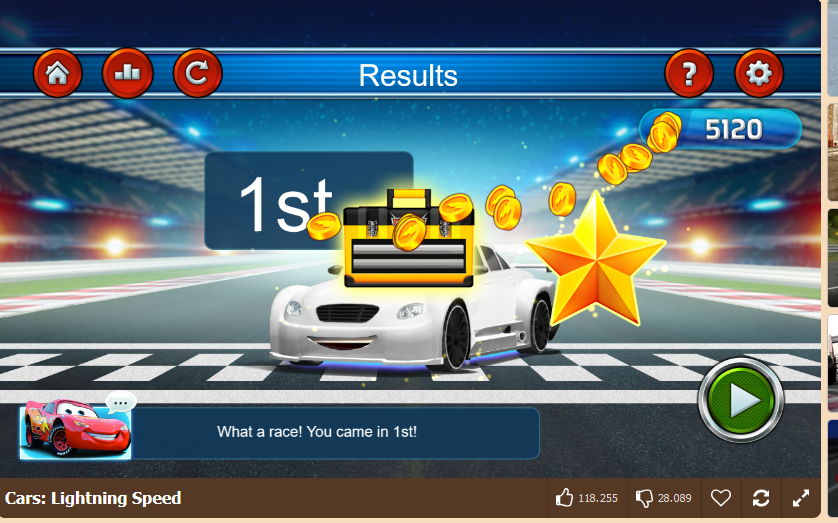Viewport: 838px width, 523px height.
Task: Open the question mark help button
Action: (689, 74)
